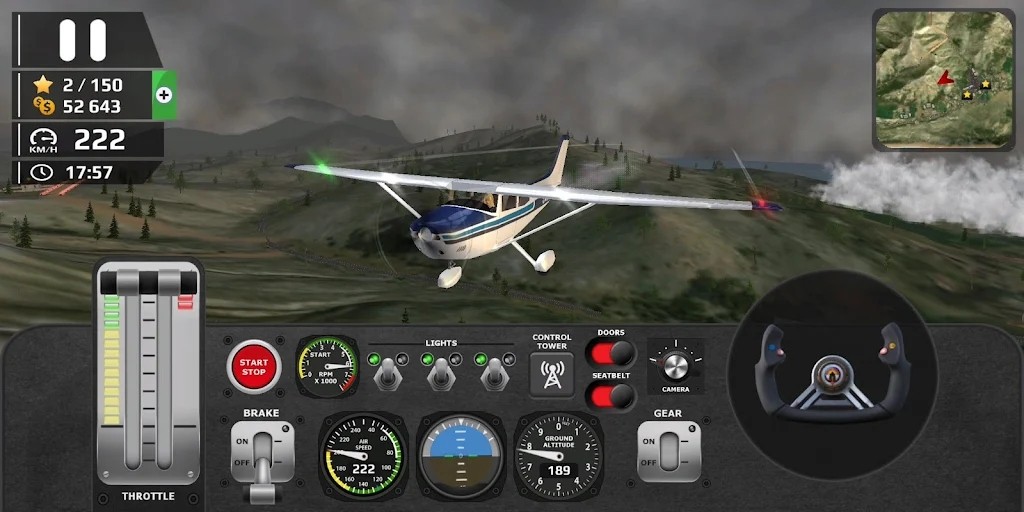This screenshot has height=512, width=1024.
Task: Hit the red START STOP engine button
Action: coord(254,366)
